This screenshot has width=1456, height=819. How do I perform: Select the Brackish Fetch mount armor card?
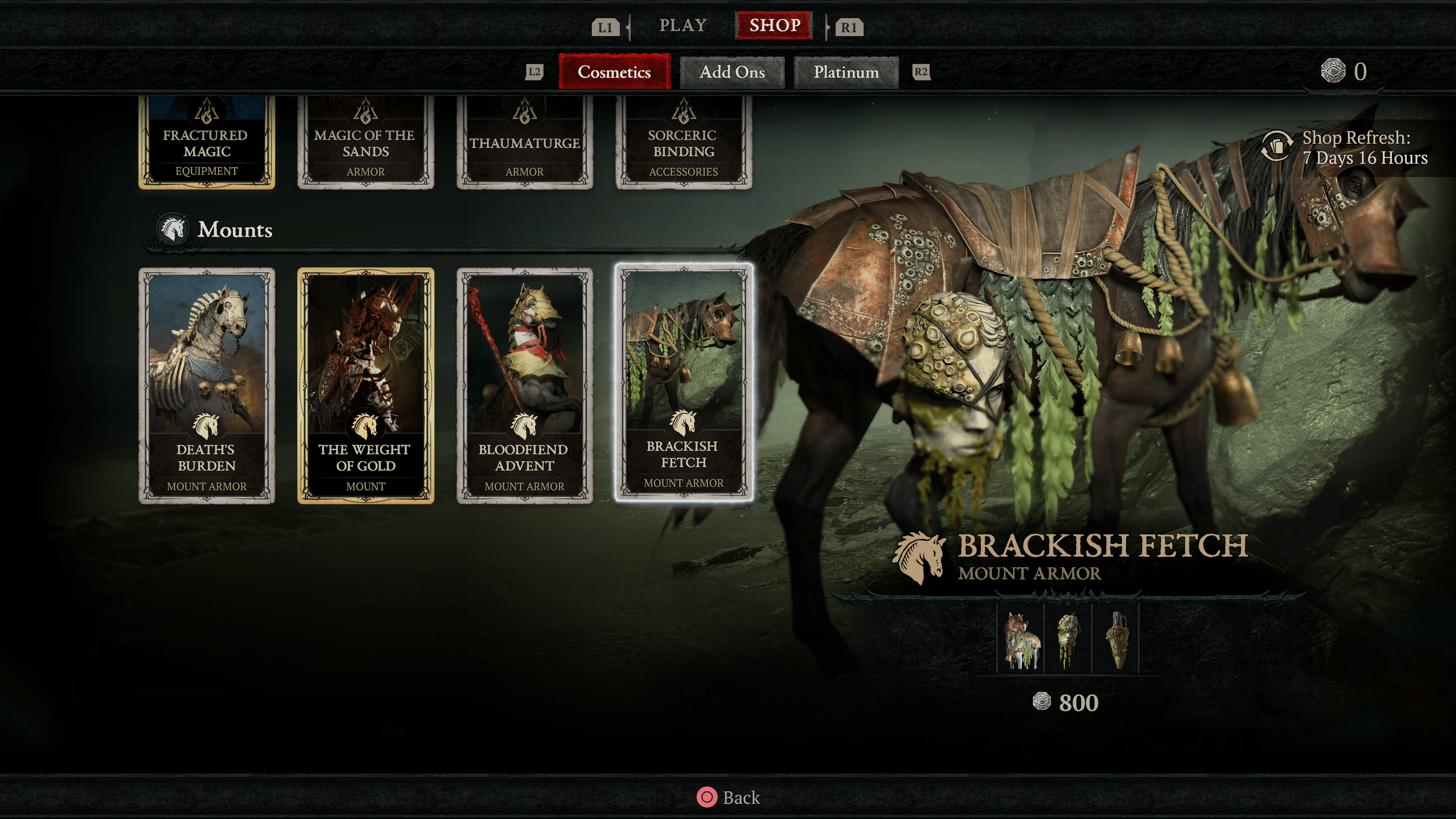pos(683,382)
